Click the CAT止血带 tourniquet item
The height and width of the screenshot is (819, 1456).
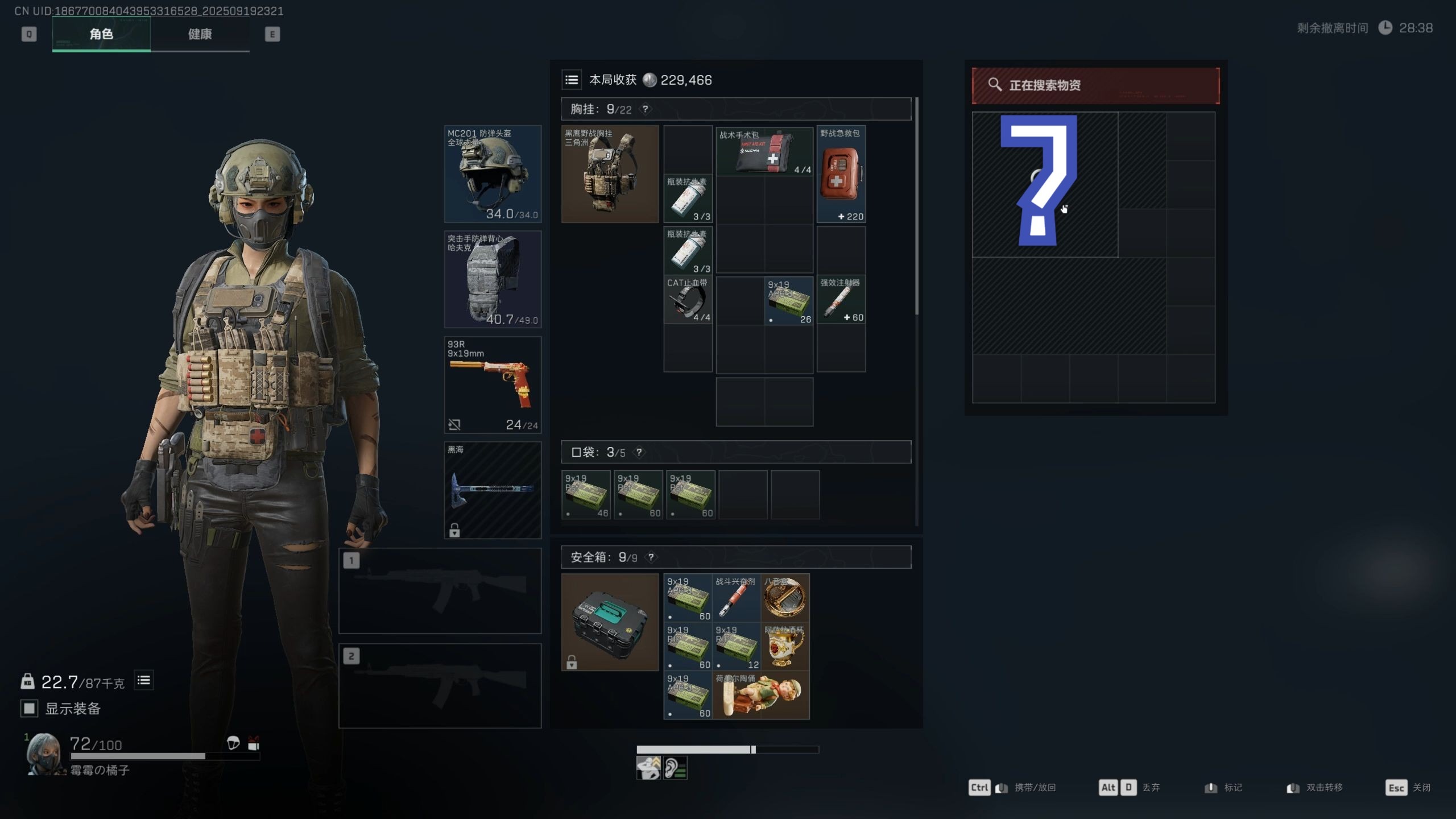(x=688, y=300)
